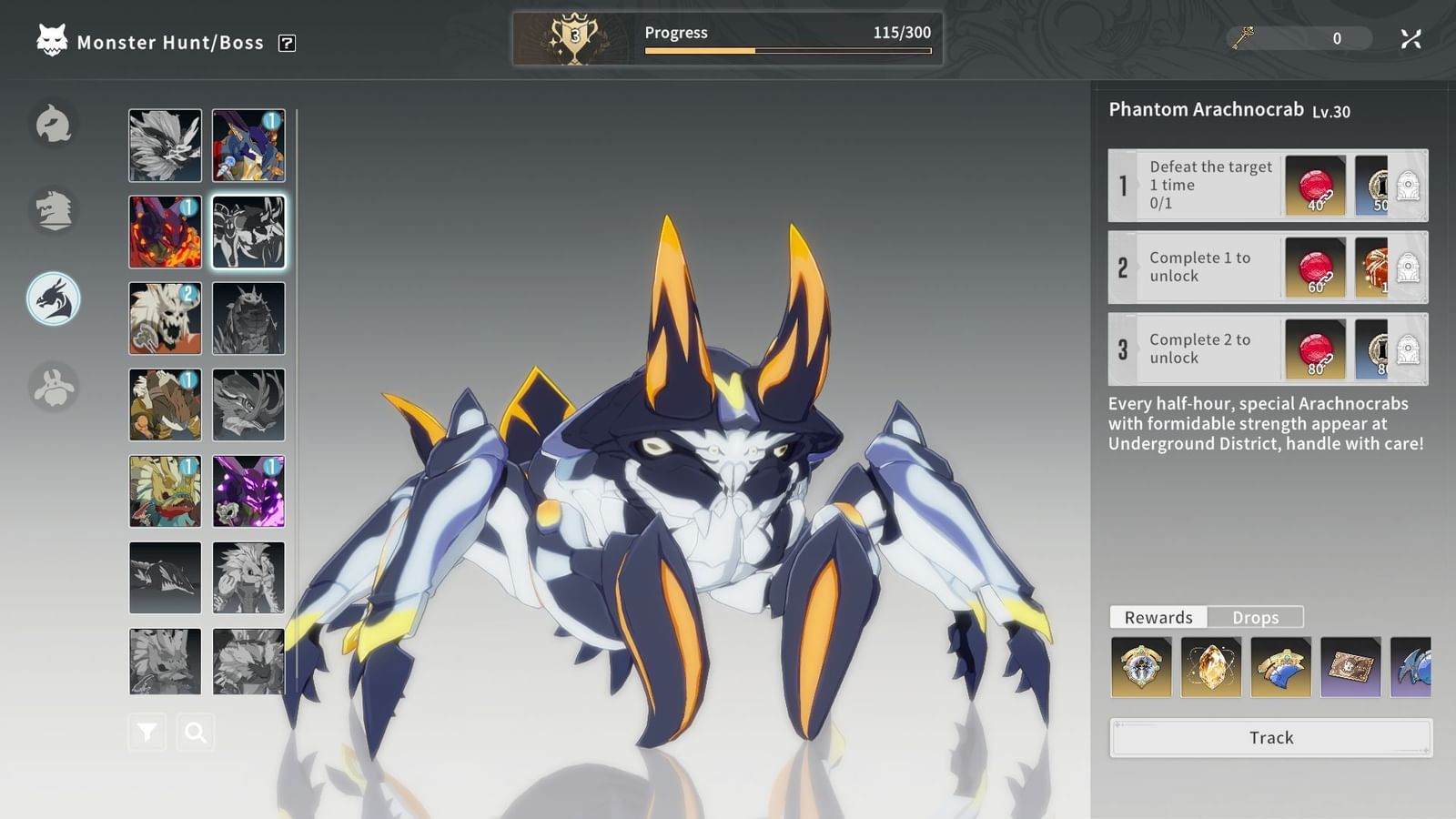Select the lava monster thumbnail with badge 1
The height and width of the screenshot is (819, 1456).
point(165,232)
